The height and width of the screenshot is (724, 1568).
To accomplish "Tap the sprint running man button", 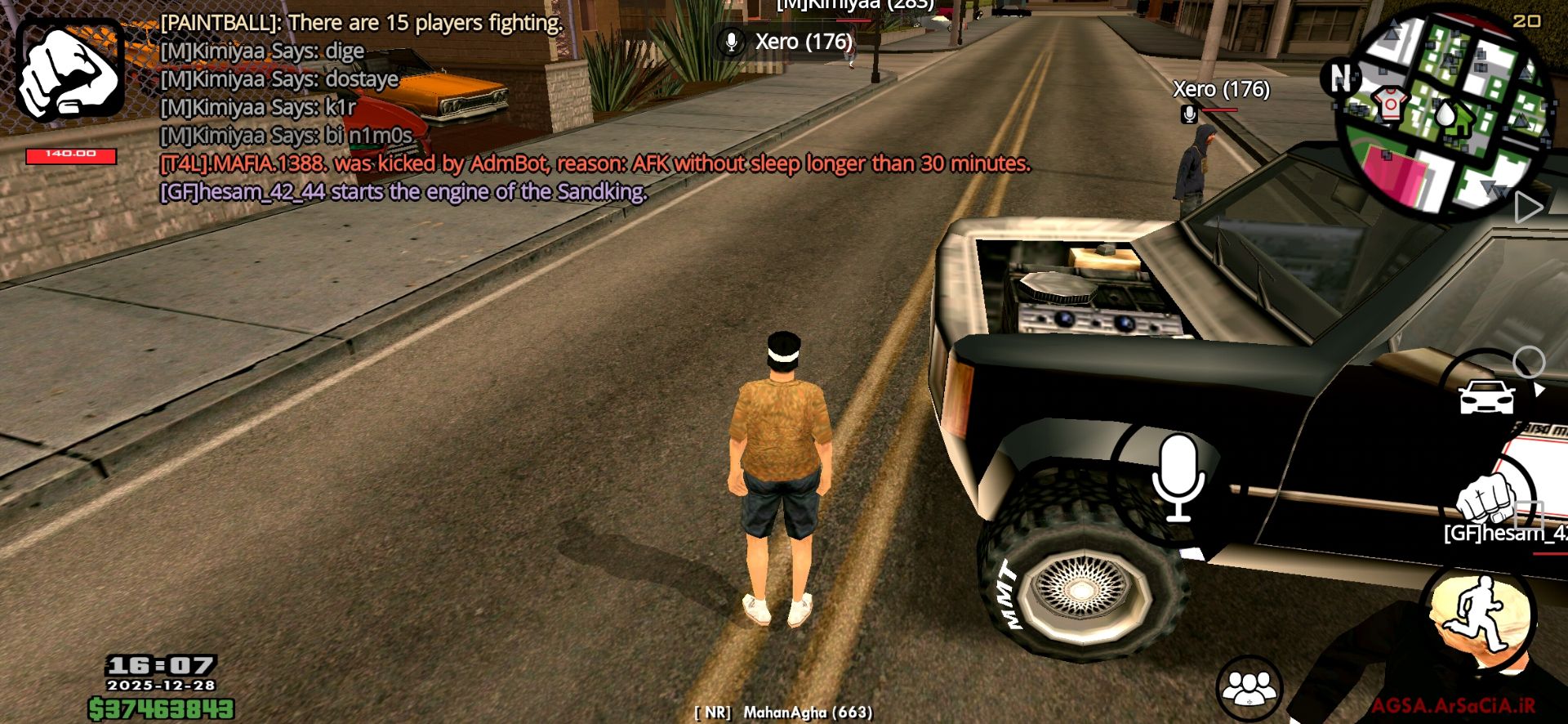I will 1479,613.
